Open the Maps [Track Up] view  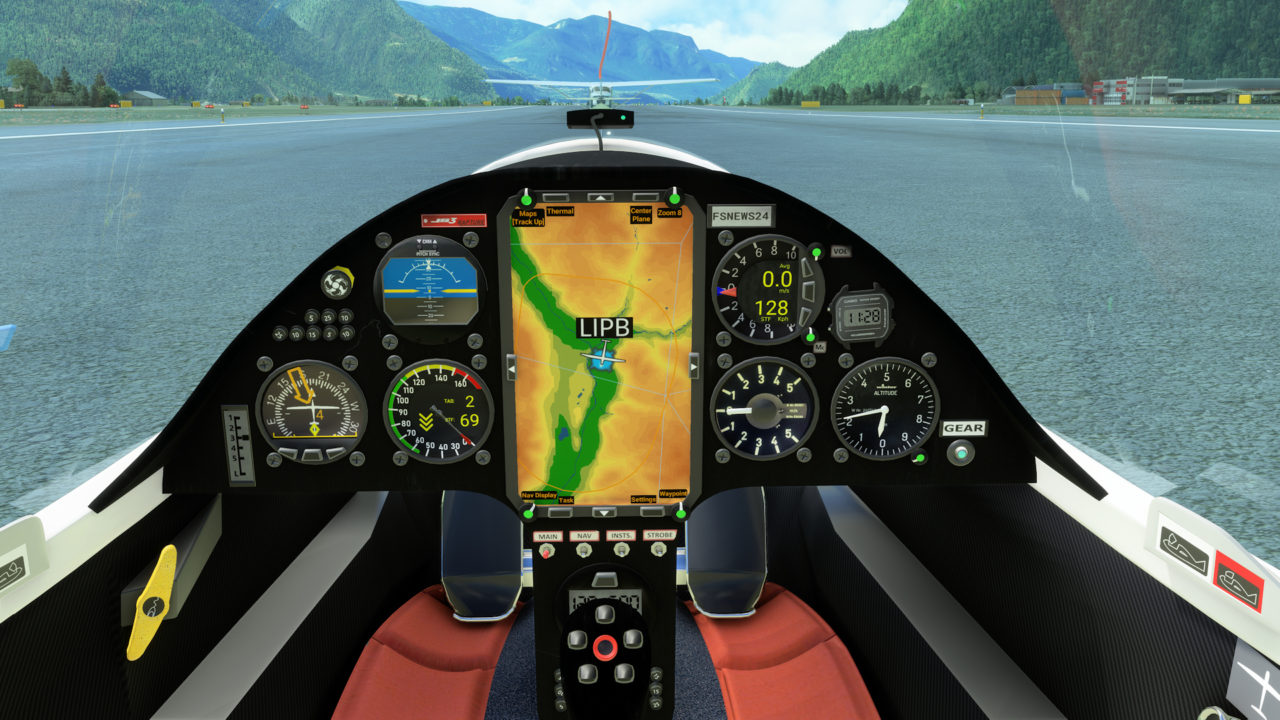(x=527, y=200)
